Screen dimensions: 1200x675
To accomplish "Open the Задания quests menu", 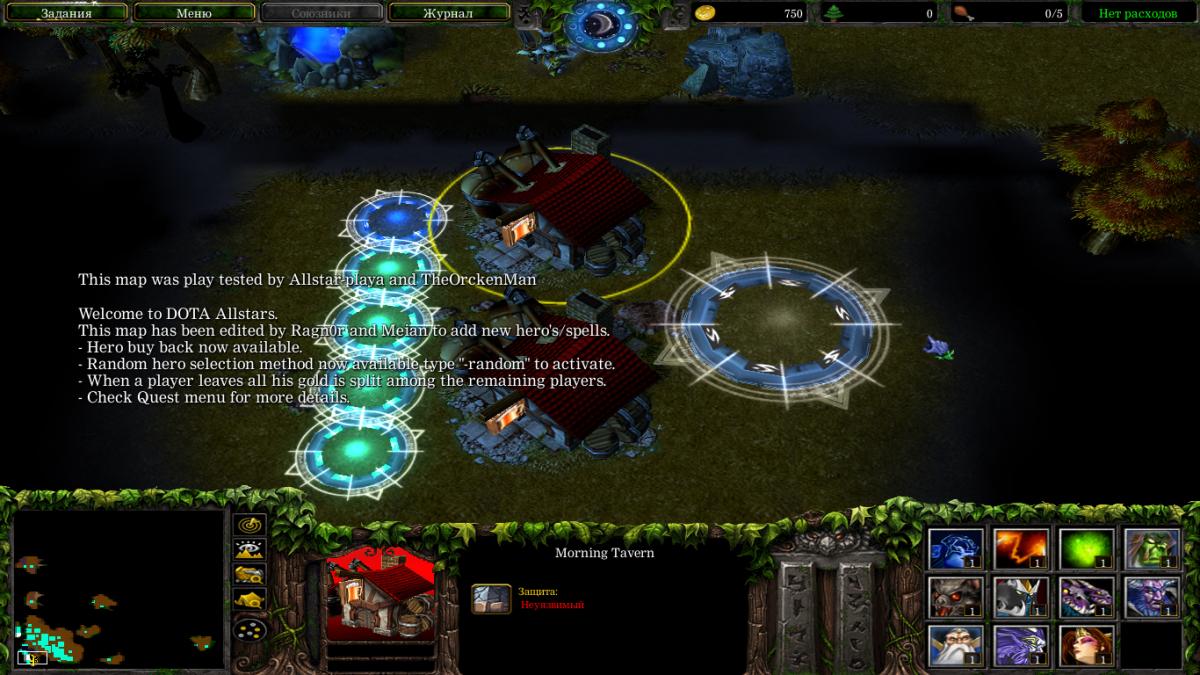I will [66, 14].
